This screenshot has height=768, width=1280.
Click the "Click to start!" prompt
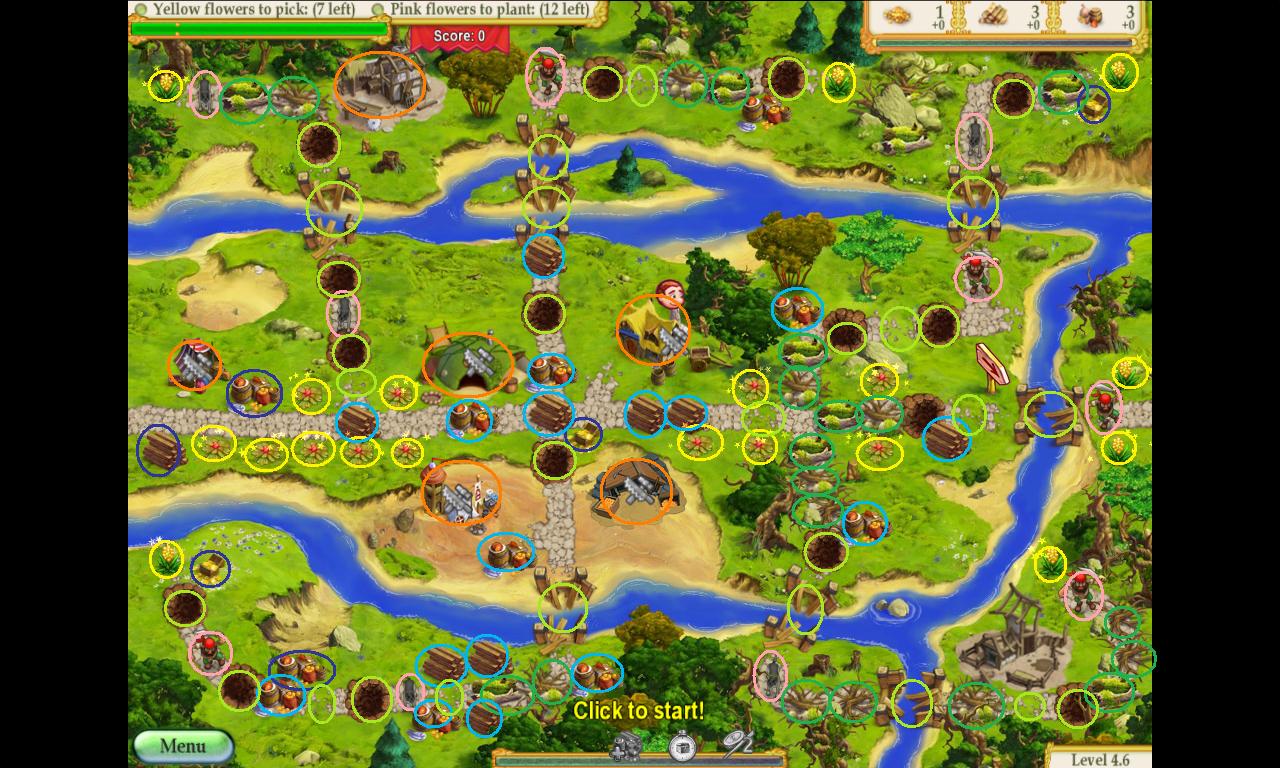(638, 711)
